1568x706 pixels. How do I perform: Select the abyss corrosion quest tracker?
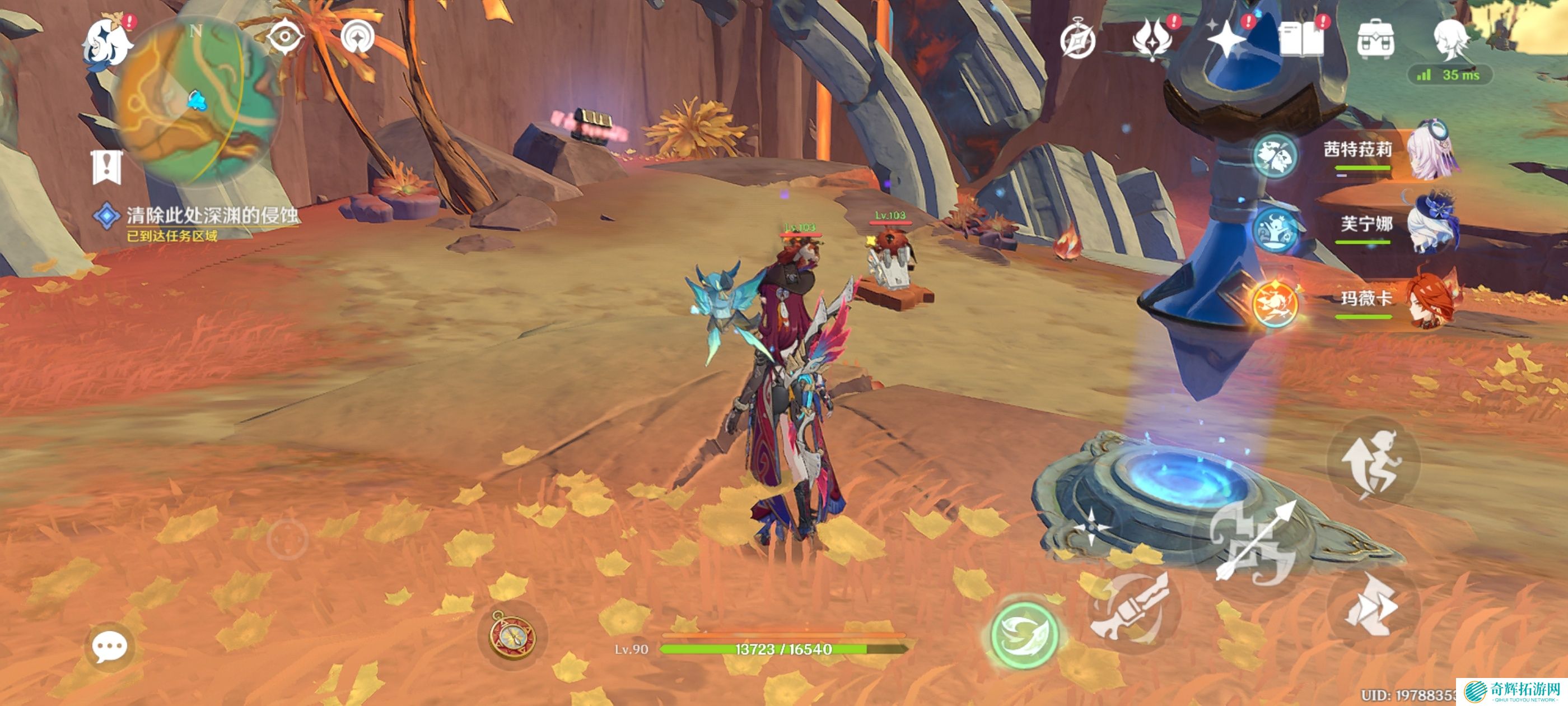coord(211,216)
